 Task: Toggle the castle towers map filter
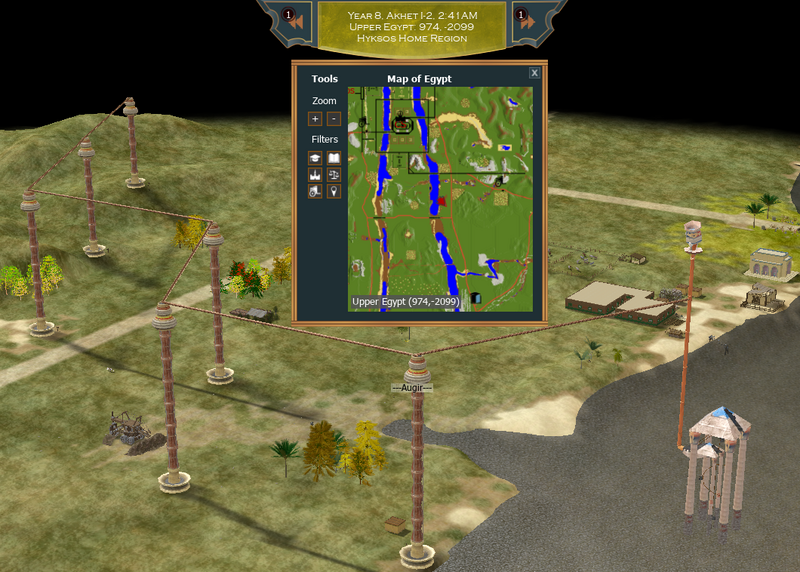[x=315, y=174]
